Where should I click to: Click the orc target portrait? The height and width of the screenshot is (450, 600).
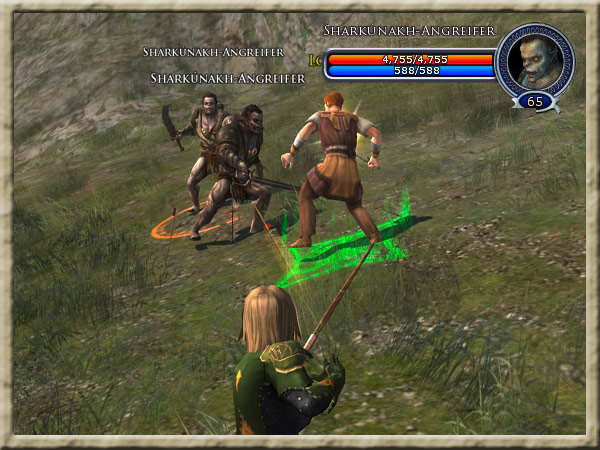[x=534, y=61]
